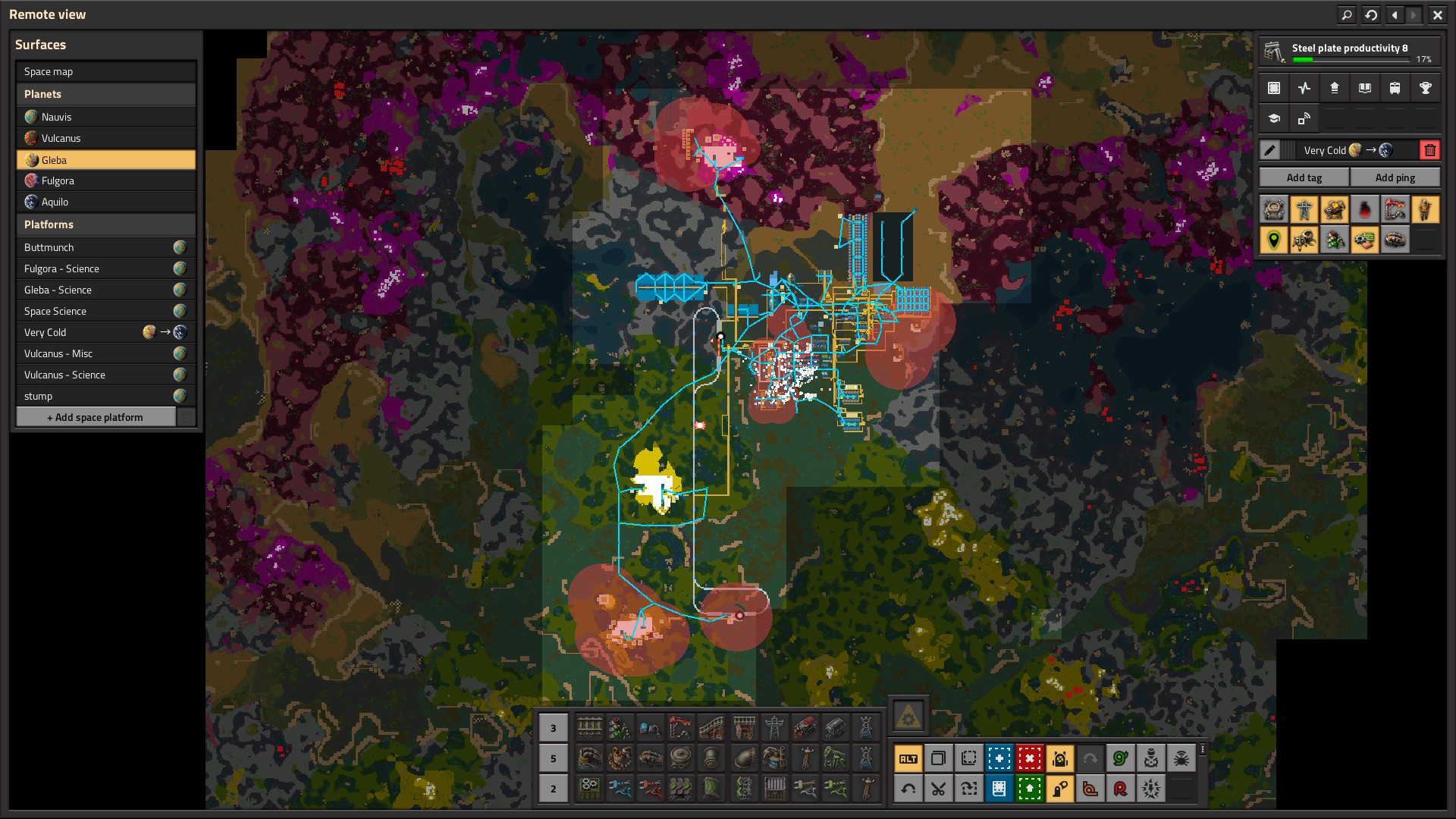
Task: Click the Add ping button
Action: (x=1395, y=177)
